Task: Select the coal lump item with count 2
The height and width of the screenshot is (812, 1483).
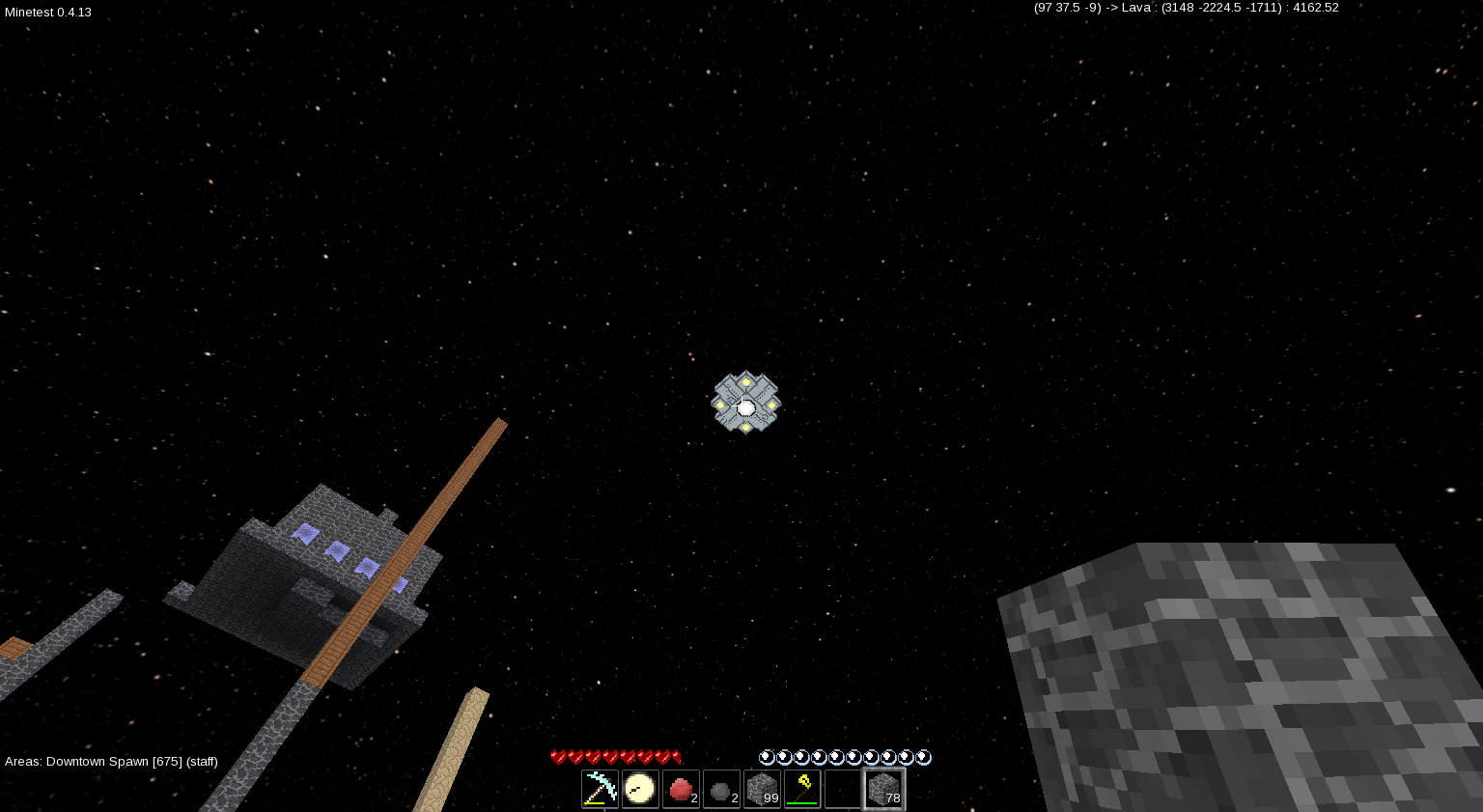Action: [x=721, y=789]
